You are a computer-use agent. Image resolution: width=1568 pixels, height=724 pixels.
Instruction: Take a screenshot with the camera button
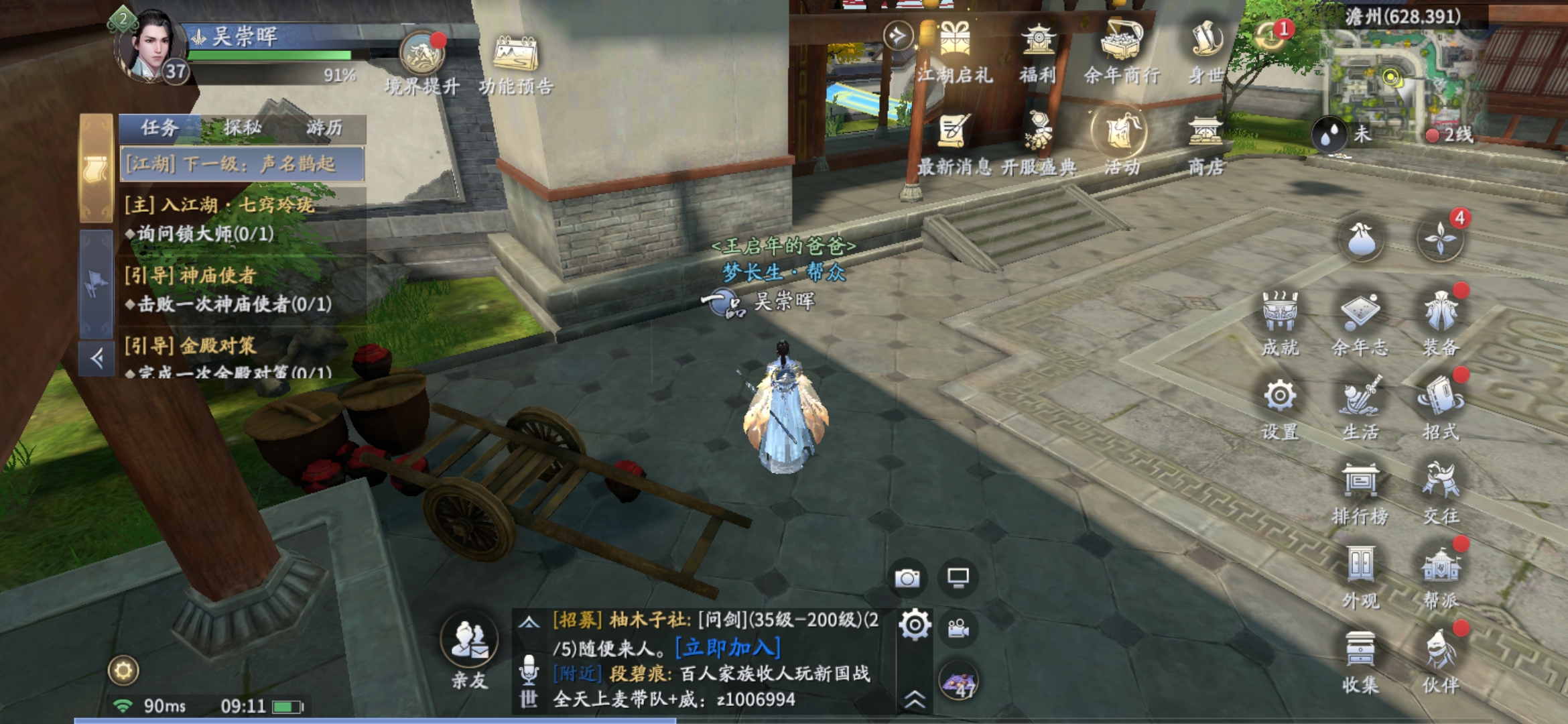tap(908, 578)
